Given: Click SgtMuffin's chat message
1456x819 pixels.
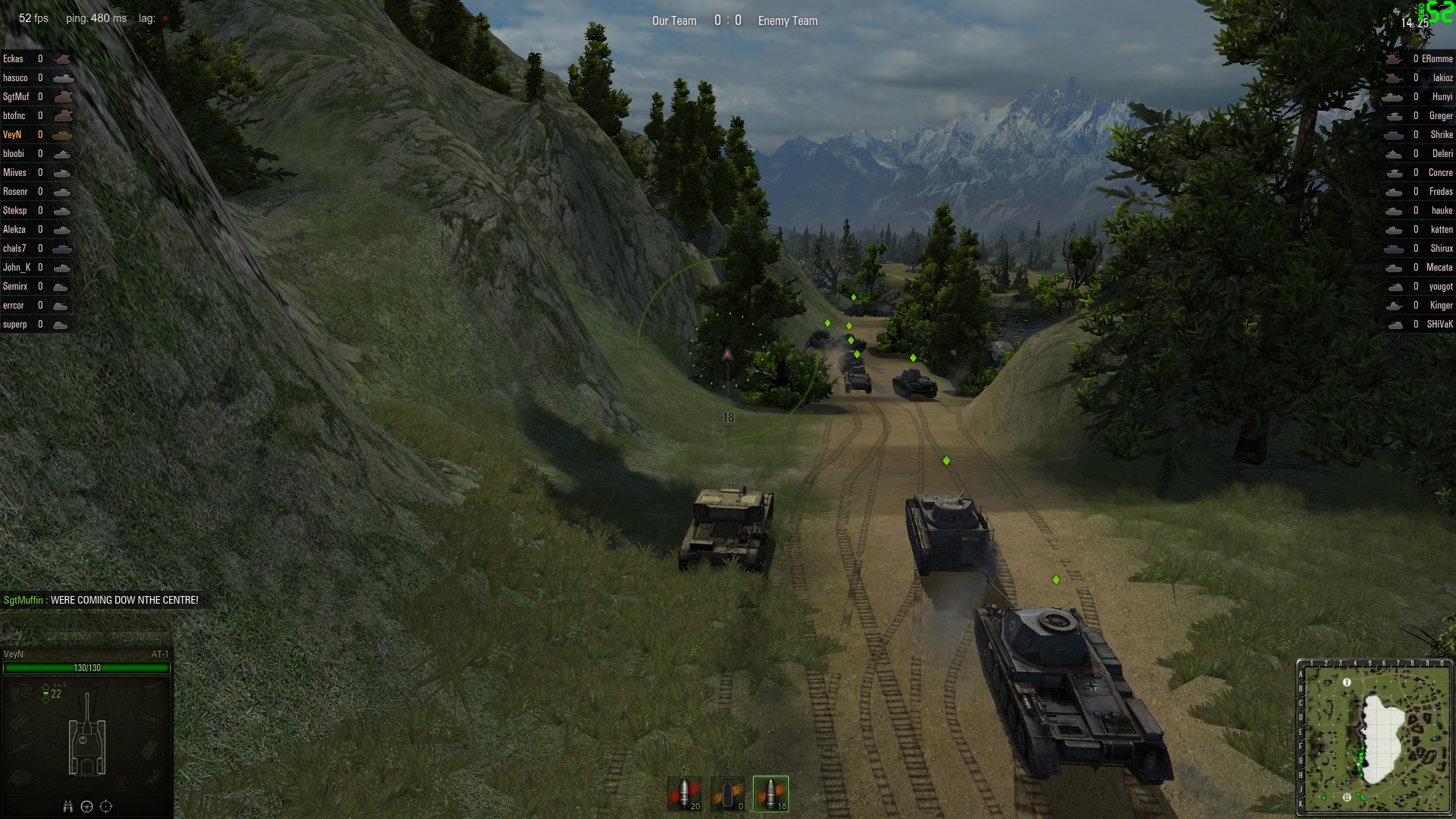Looking at the screenshot, I should pos(101,600).
